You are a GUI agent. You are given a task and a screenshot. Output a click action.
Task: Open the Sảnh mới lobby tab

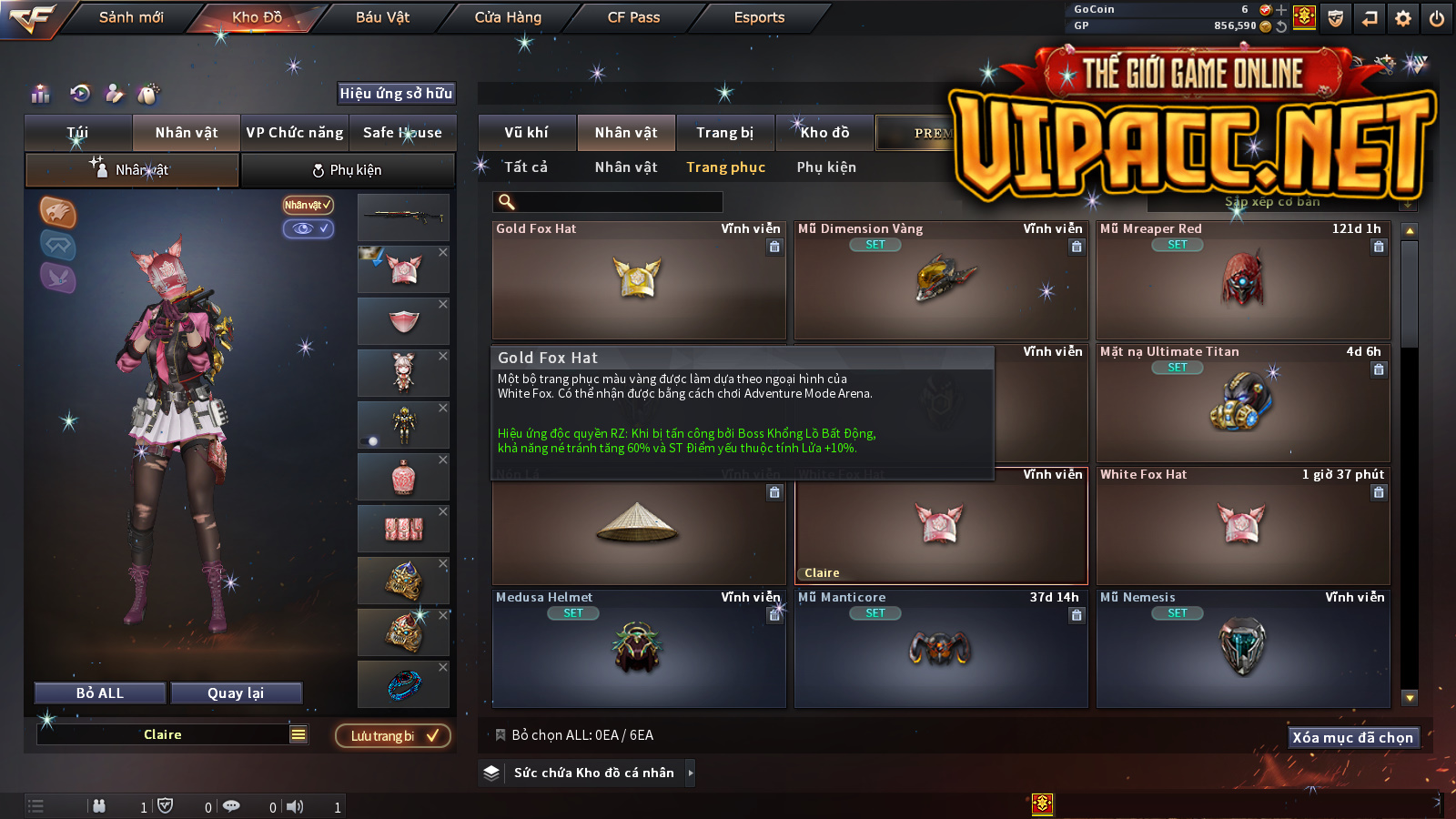[131, 17]
